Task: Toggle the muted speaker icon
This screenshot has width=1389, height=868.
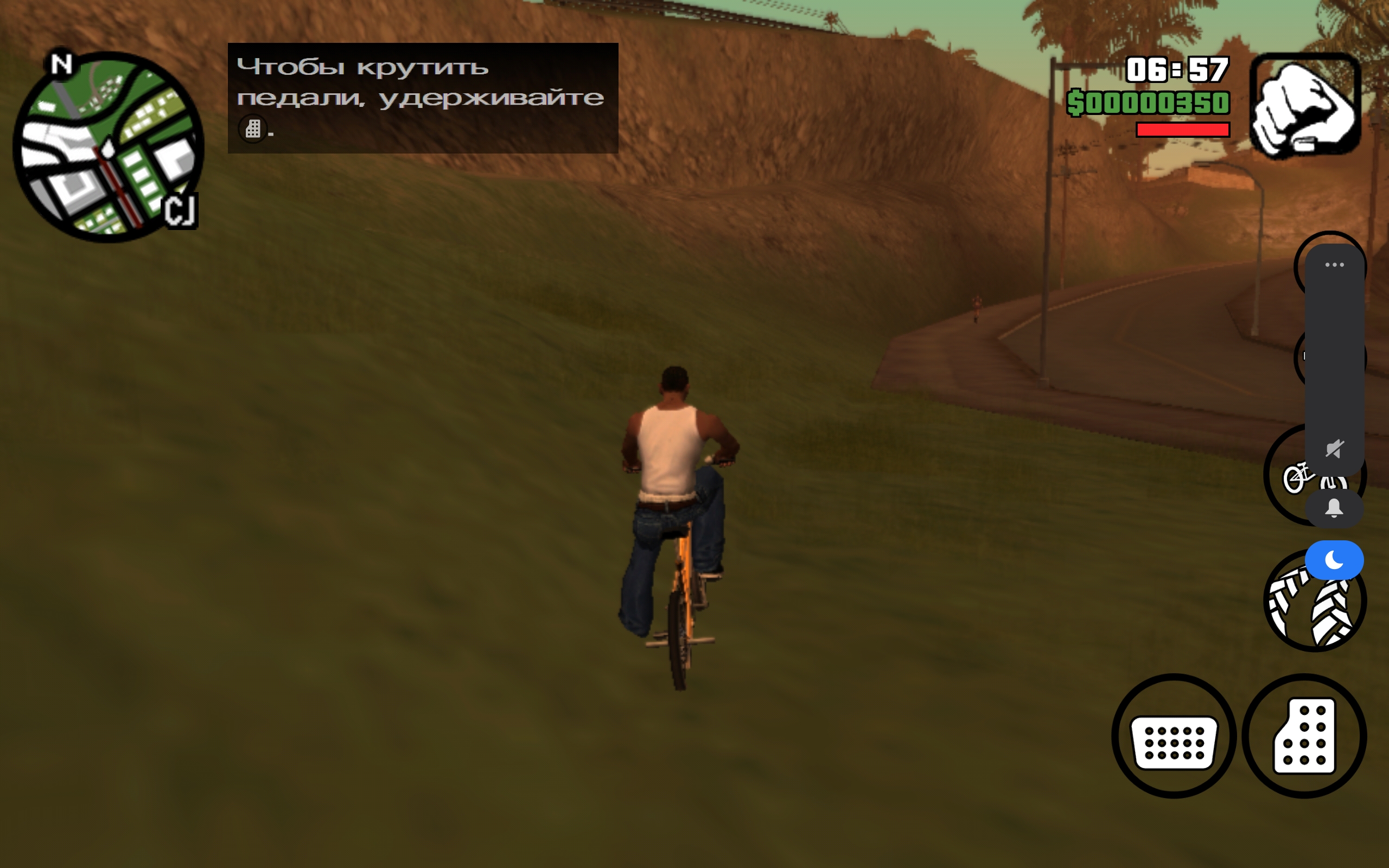Action: coord(1335,448)
